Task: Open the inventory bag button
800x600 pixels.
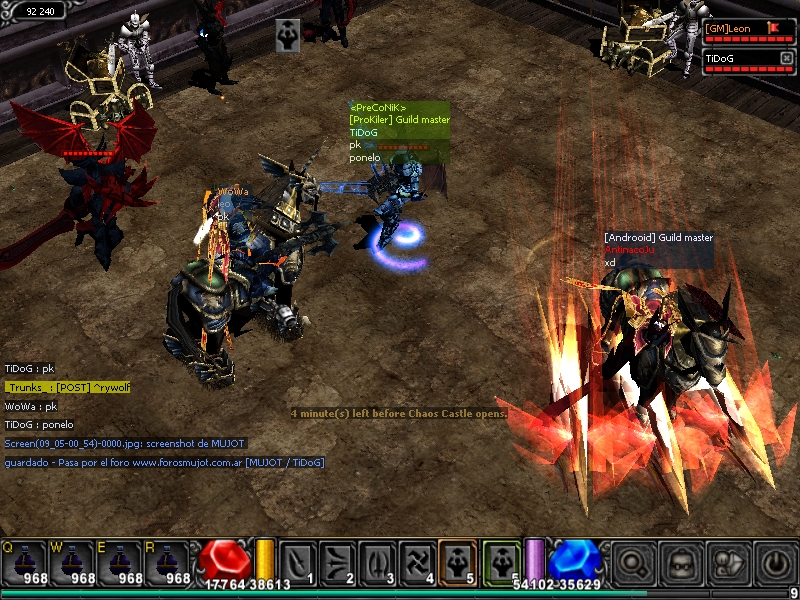Action: tap(681, 562)
